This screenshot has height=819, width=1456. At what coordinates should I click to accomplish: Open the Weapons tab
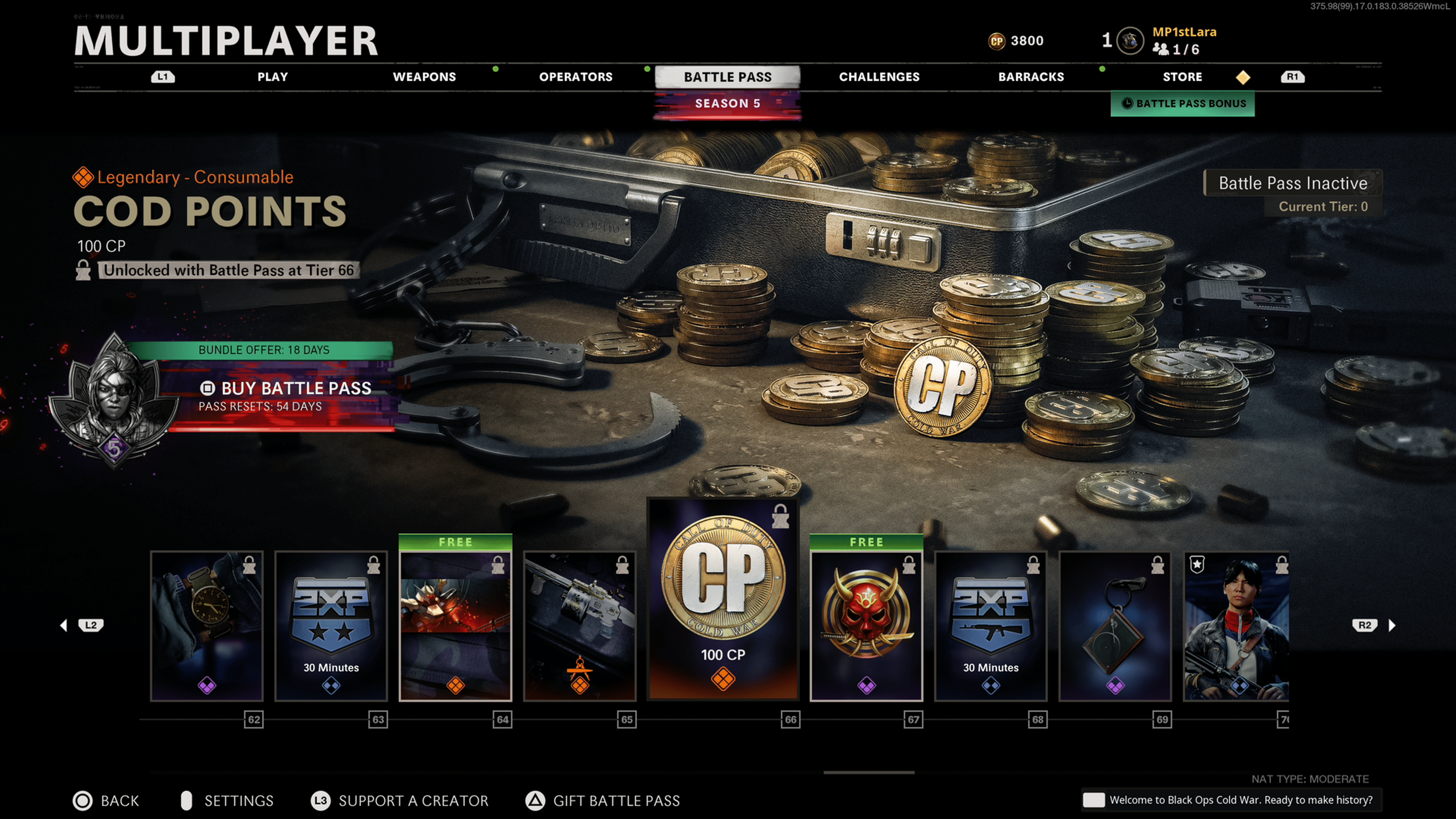(424, 77)
